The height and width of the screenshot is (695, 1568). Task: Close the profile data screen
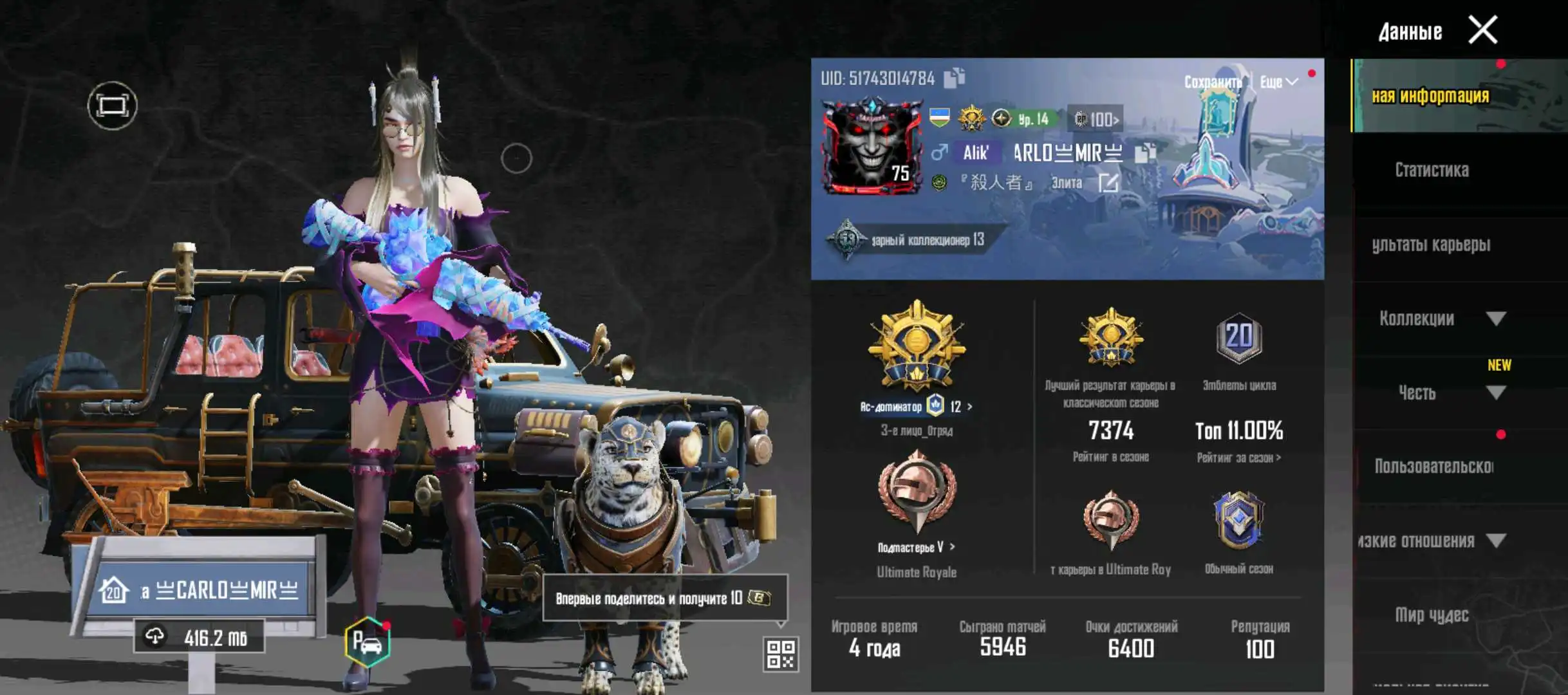point(1482,30)
